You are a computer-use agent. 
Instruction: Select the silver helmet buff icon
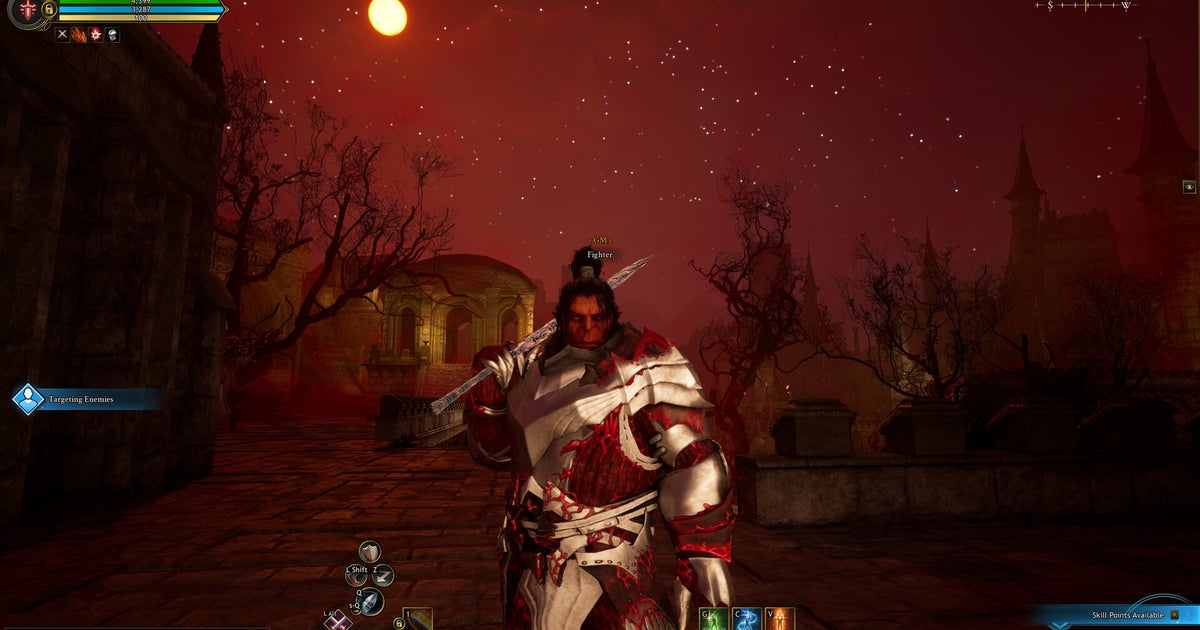coord(113,35)
